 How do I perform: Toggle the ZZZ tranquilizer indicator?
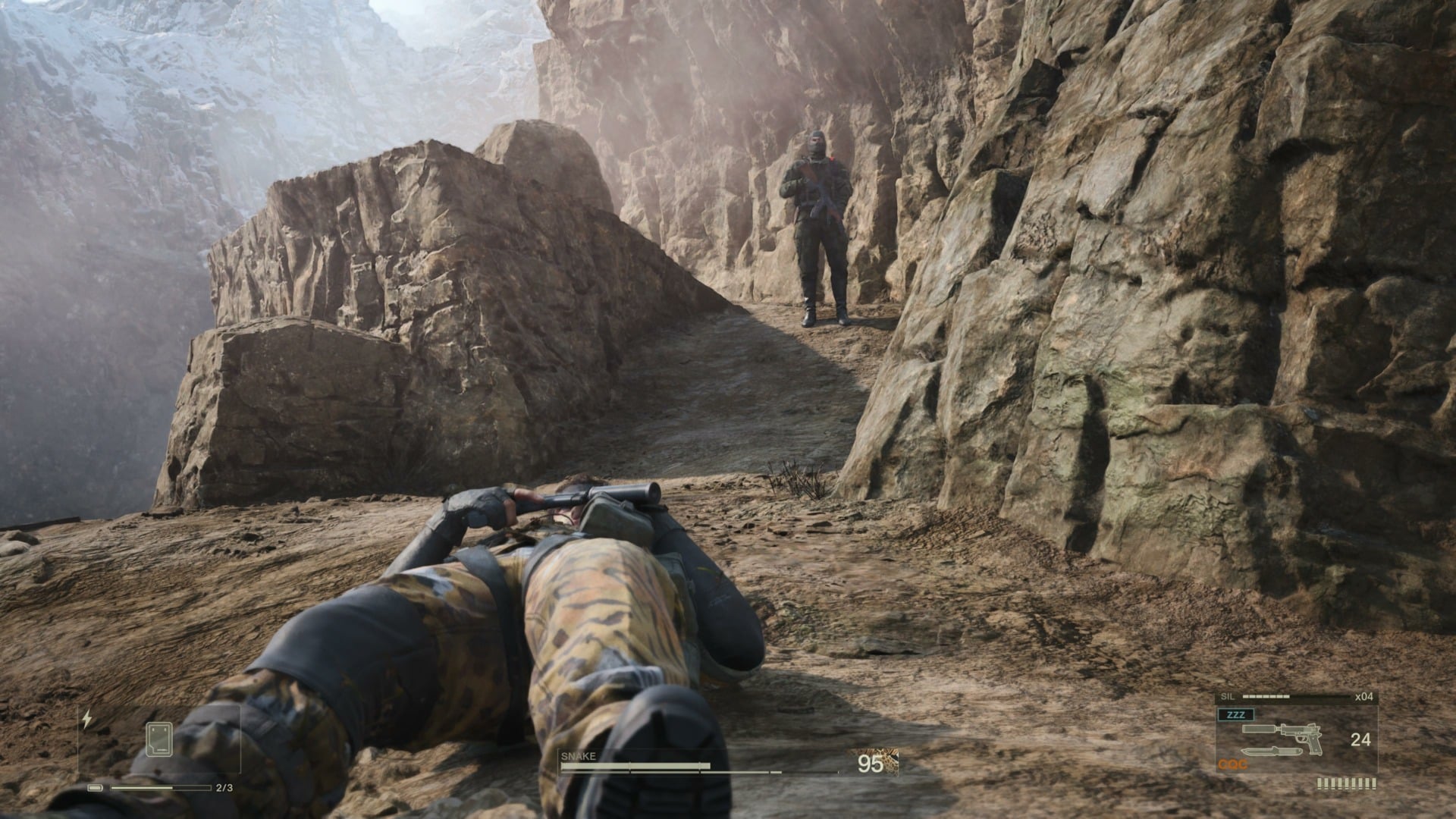click(1236, 714)
